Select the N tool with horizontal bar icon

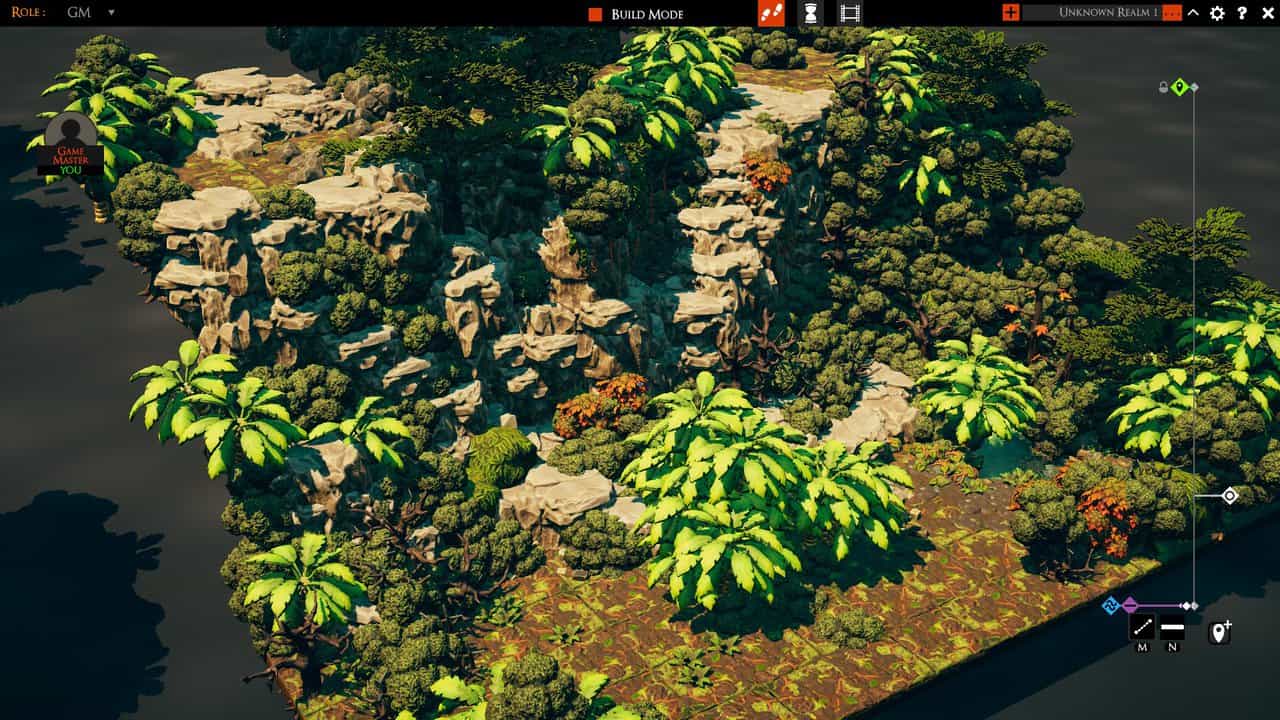1170,628
